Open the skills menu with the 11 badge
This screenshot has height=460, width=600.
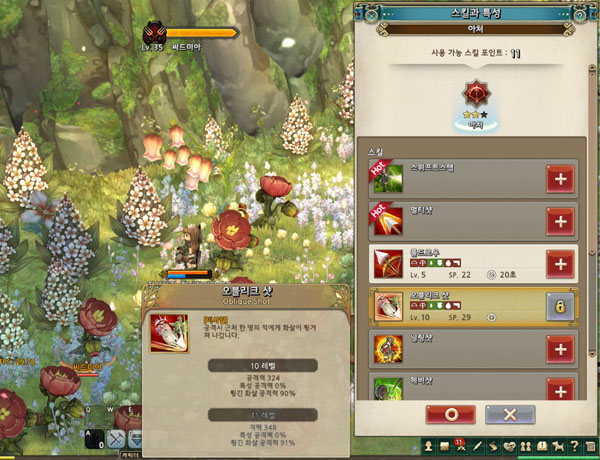tap(462, 446)
